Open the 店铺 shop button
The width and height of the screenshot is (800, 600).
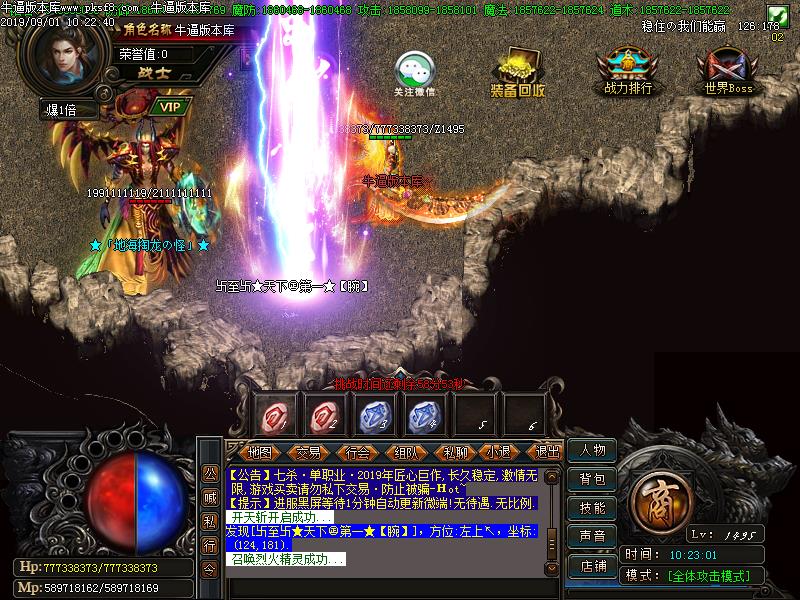click(x=592, y=566)
